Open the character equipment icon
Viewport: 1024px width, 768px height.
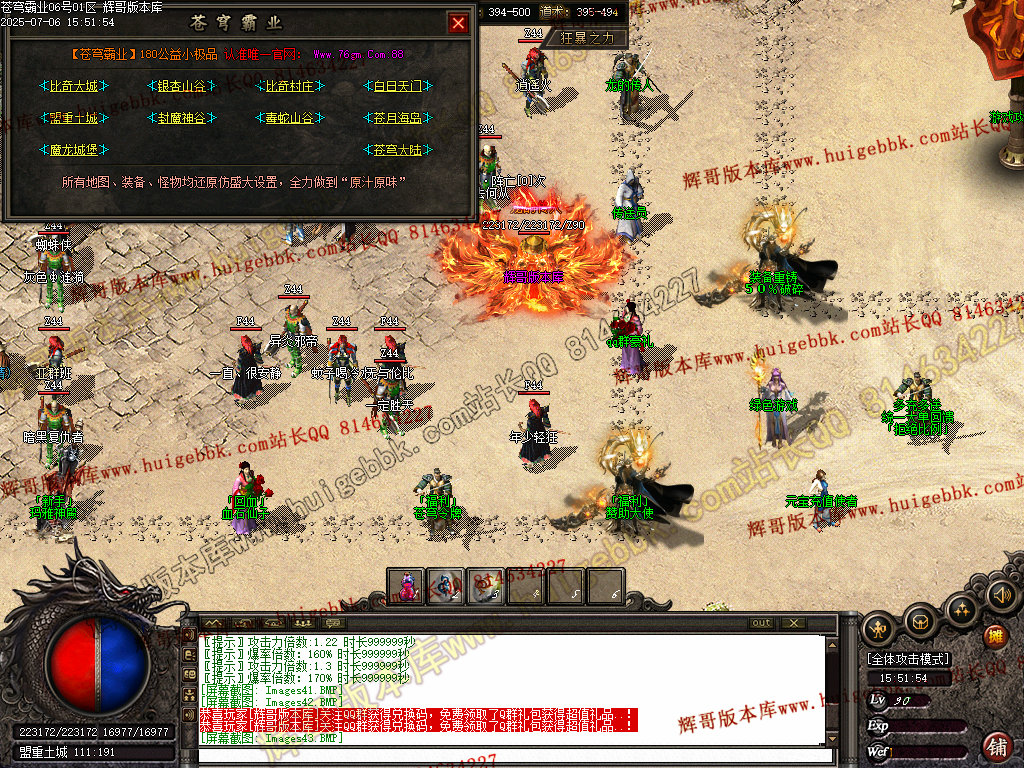point(880,628)
